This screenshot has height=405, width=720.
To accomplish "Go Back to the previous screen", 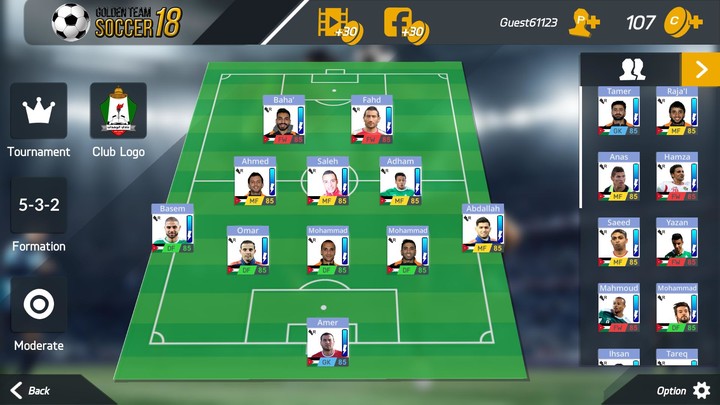I will tap(30, 390).
